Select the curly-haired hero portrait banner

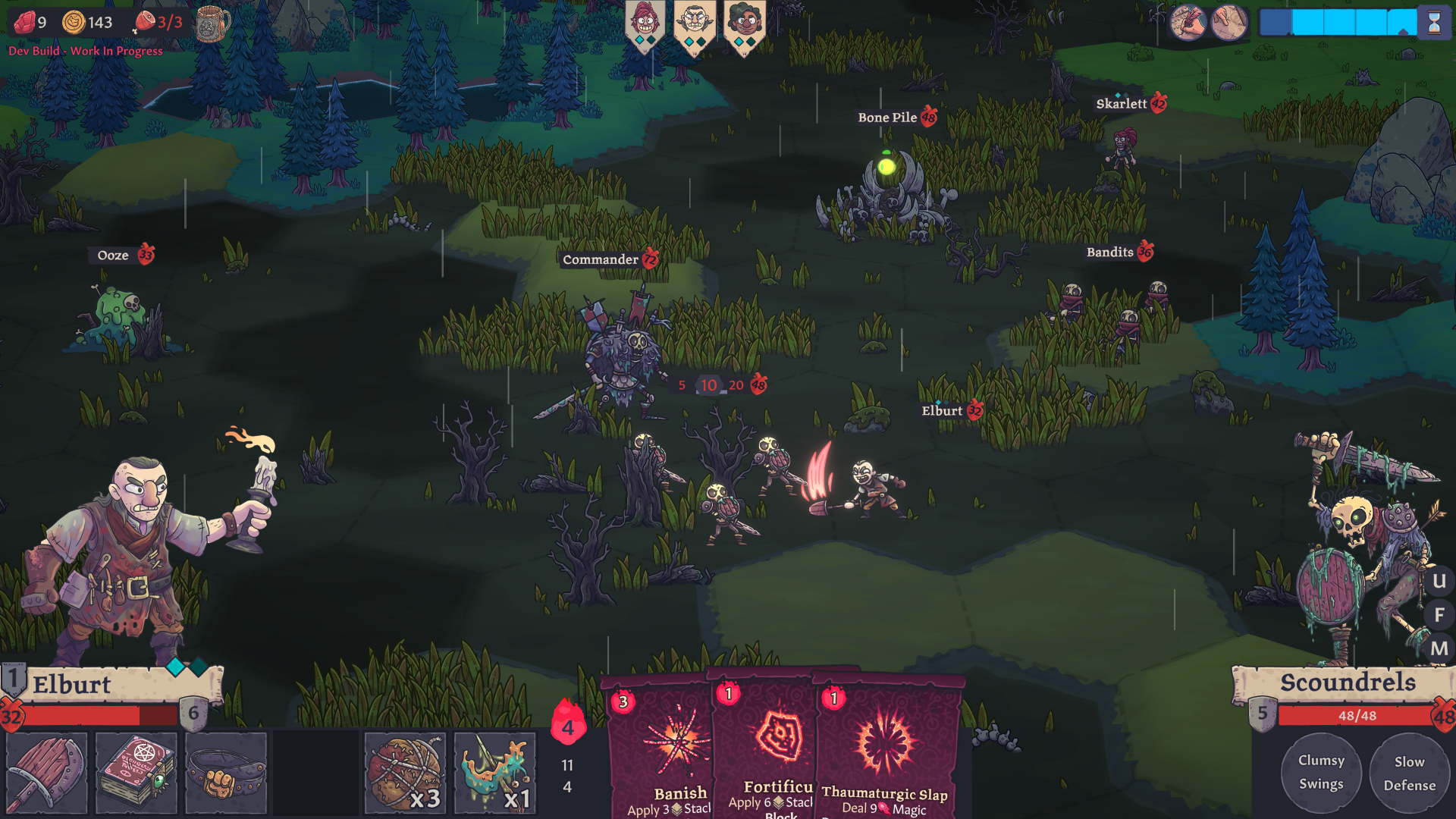[x=745, y=24]
